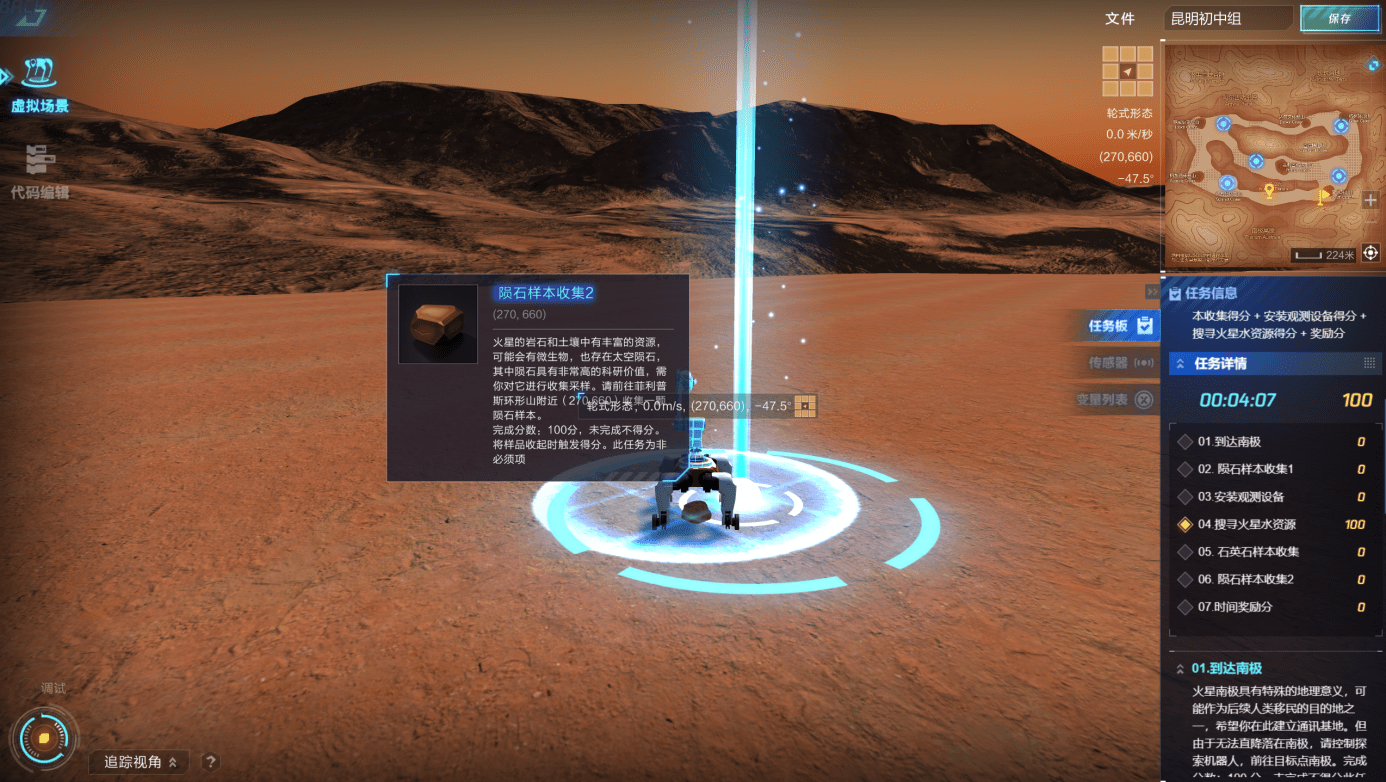The image size is (1386, 782).
Task: Click the question mark help icon
Action: [210, 761]
